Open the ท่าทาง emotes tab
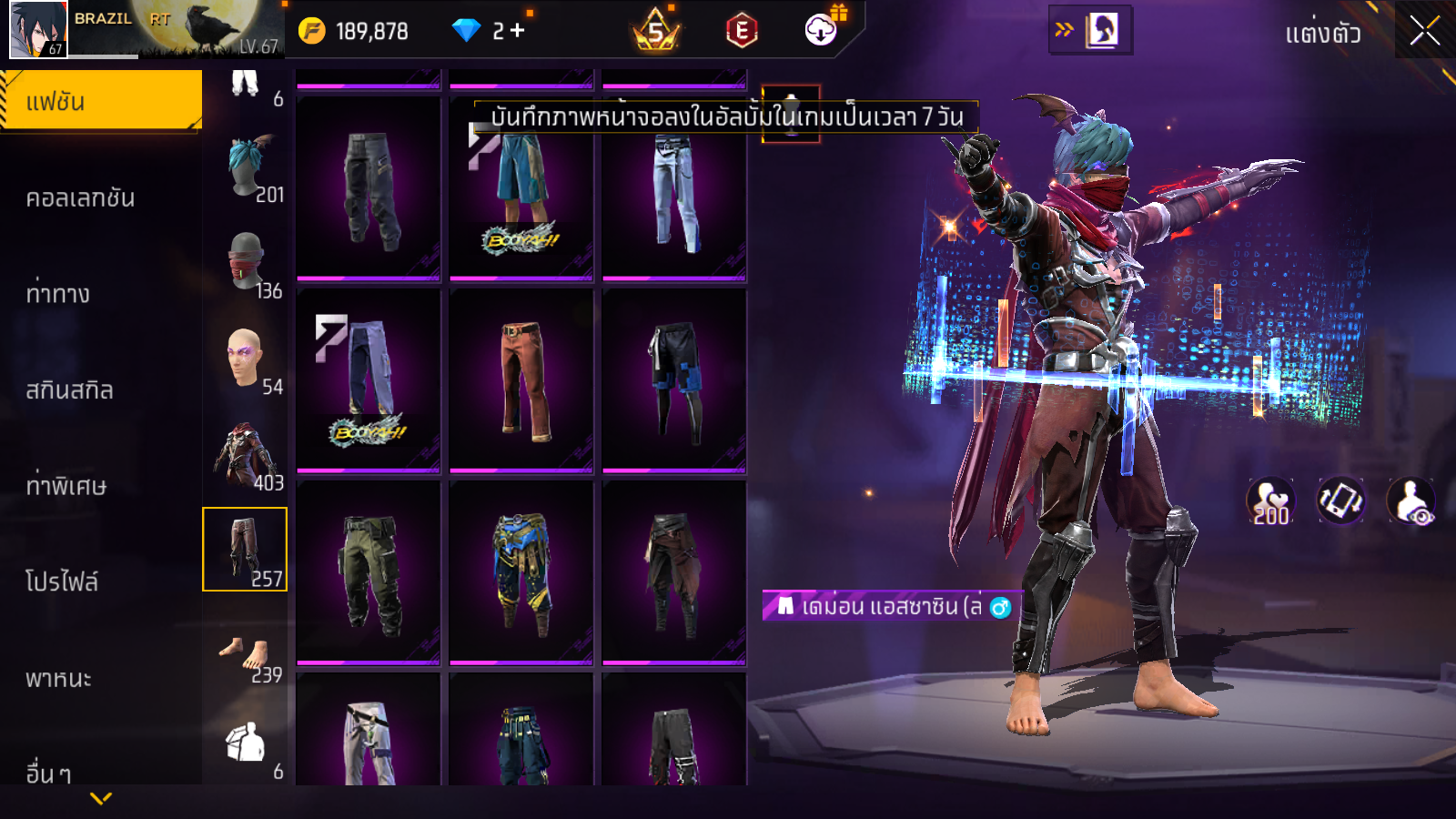This screenshot has width=1456, height=819. tap(58, 294)
